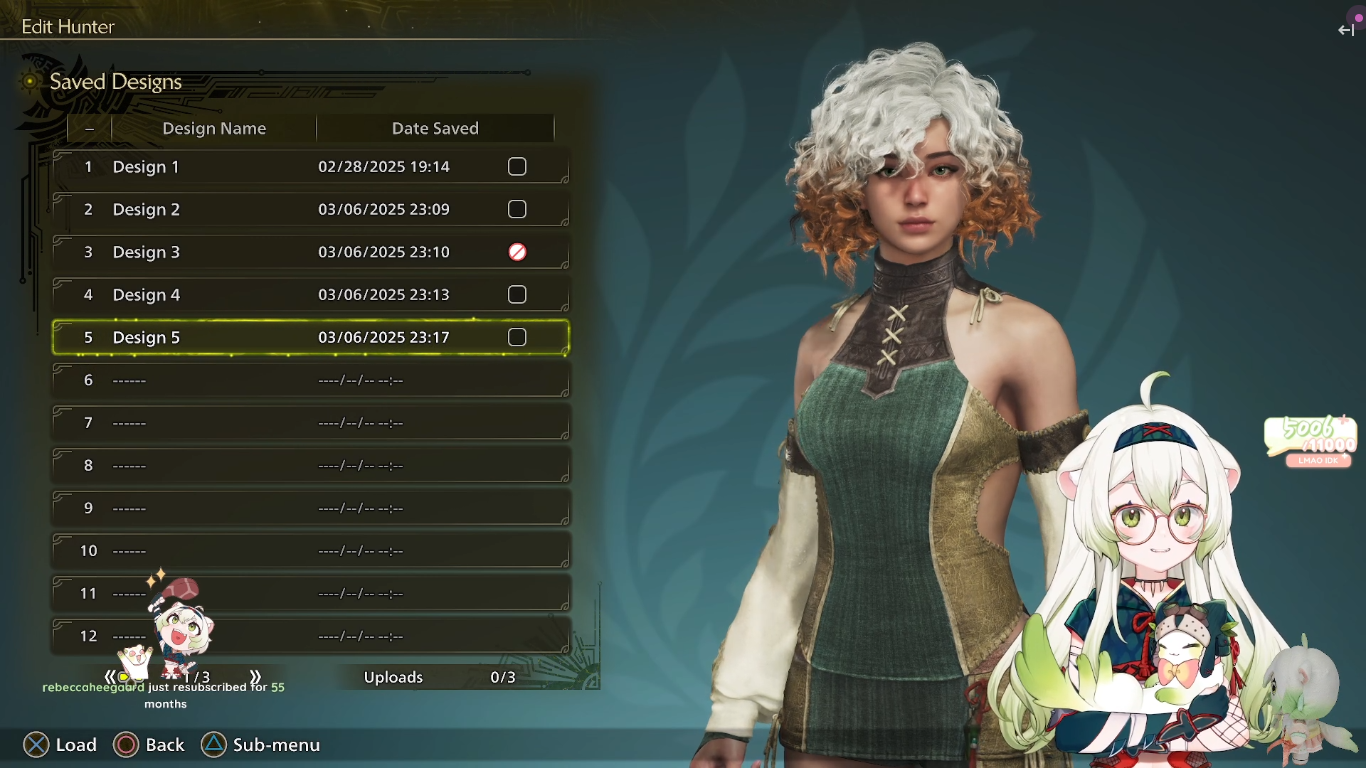Screen dimensions: 1366x768
Task: Select the Design 1 saved row
Action: 300,167
